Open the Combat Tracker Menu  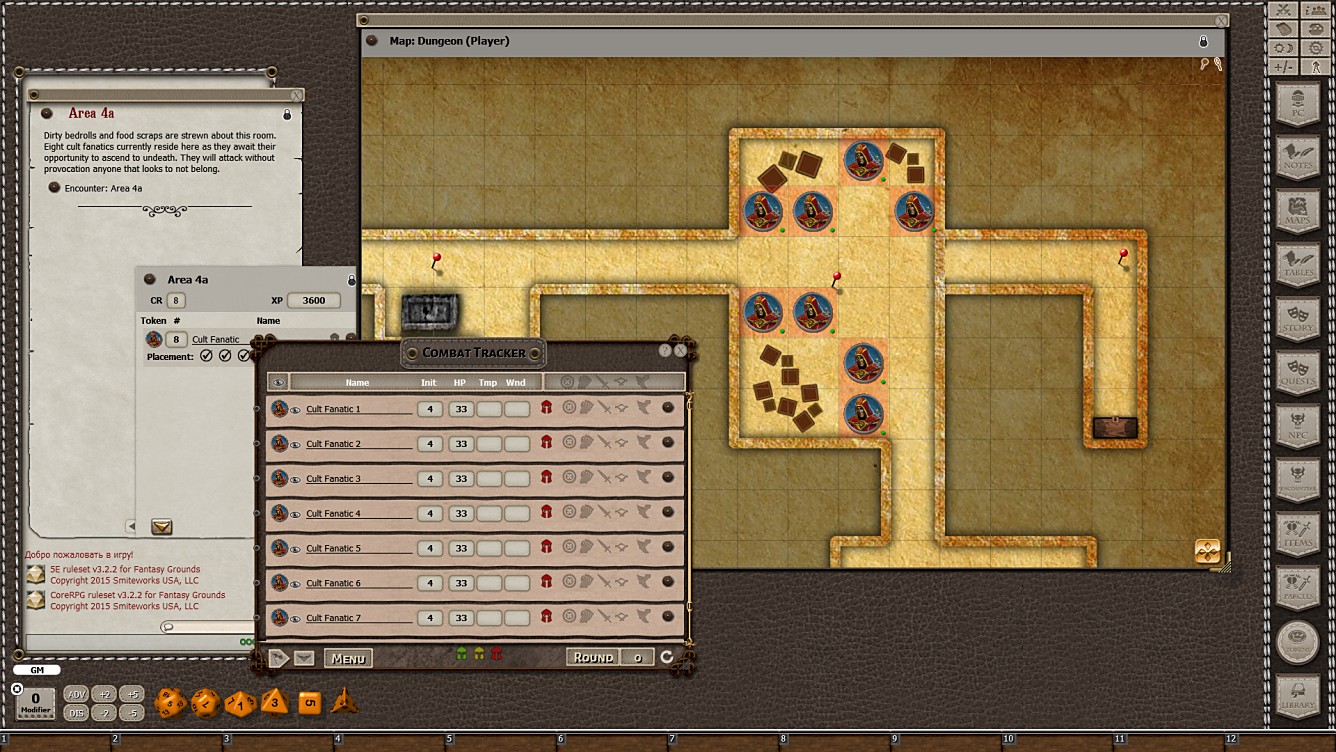[347, 658]
